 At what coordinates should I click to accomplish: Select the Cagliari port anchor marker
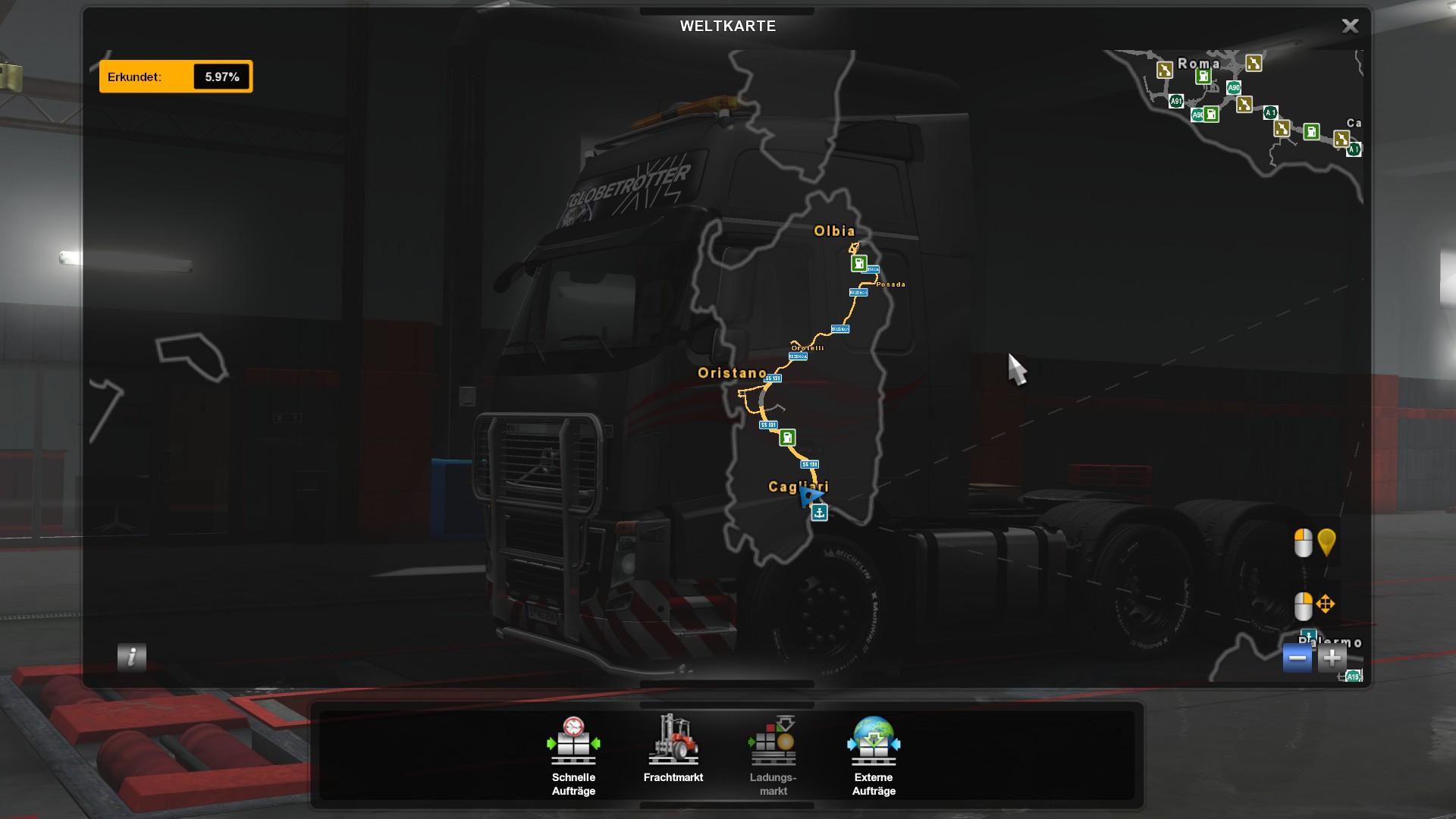pyautogui.click(x=819, y=513)
